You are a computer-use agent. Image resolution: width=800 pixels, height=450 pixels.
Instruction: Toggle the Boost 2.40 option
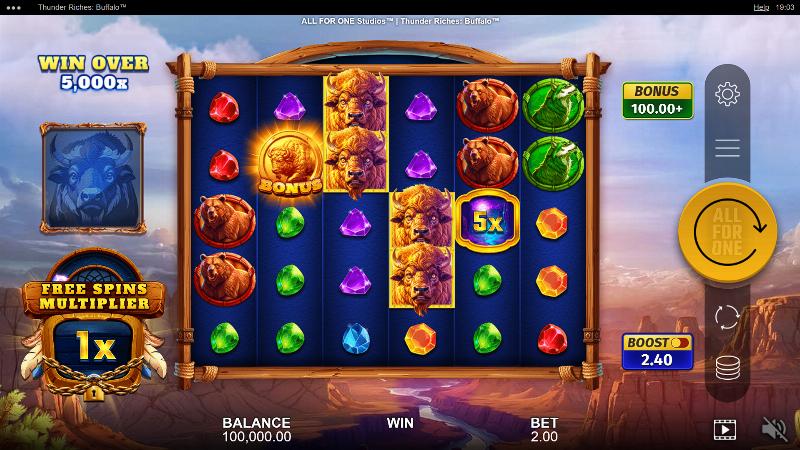(658, 351)
